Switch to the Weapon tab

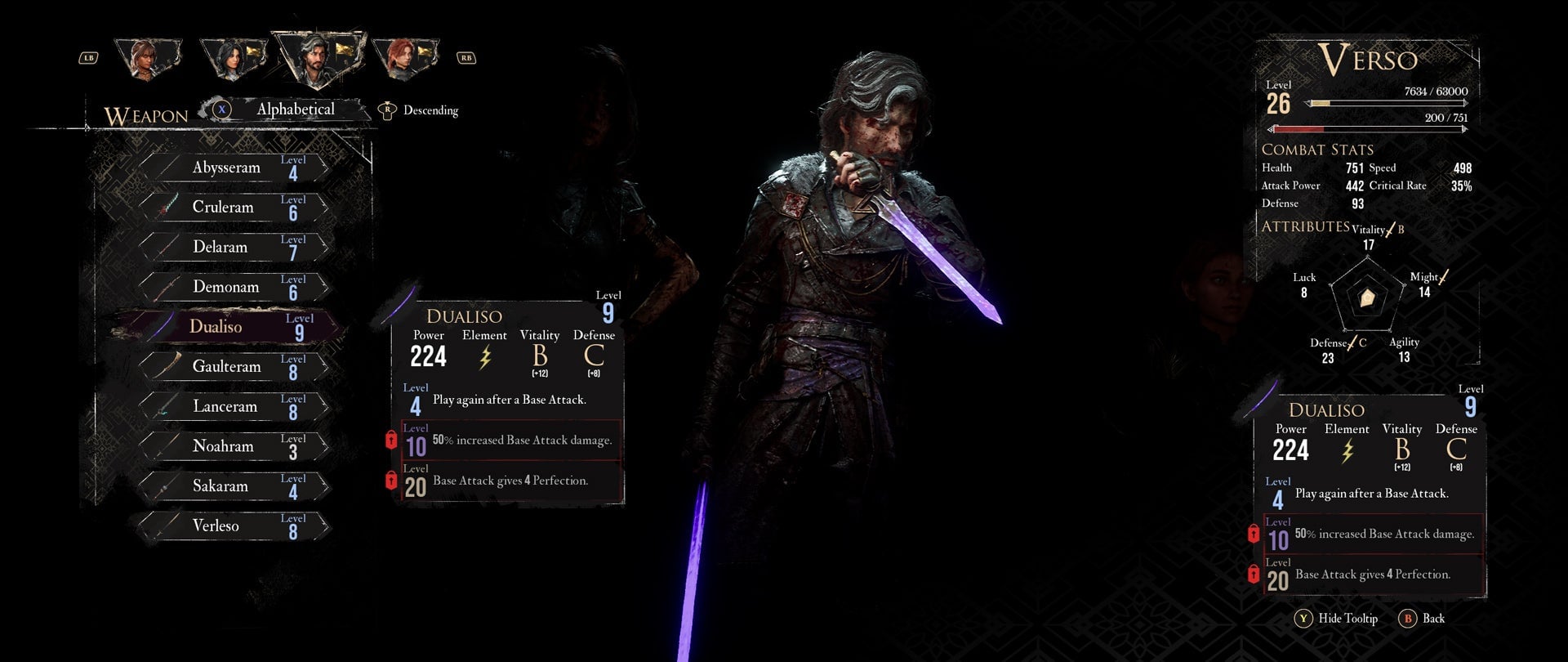pos(145,114)
